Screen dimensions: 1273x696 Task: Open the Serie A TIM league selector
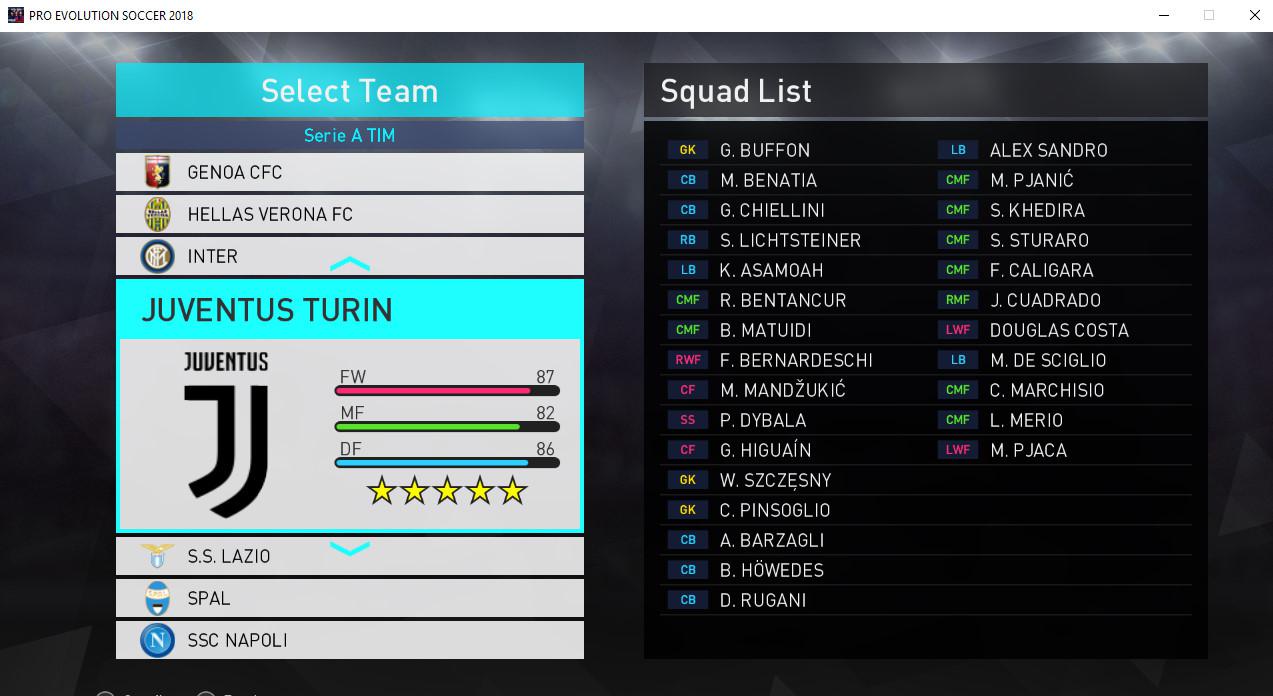[349, 135]
